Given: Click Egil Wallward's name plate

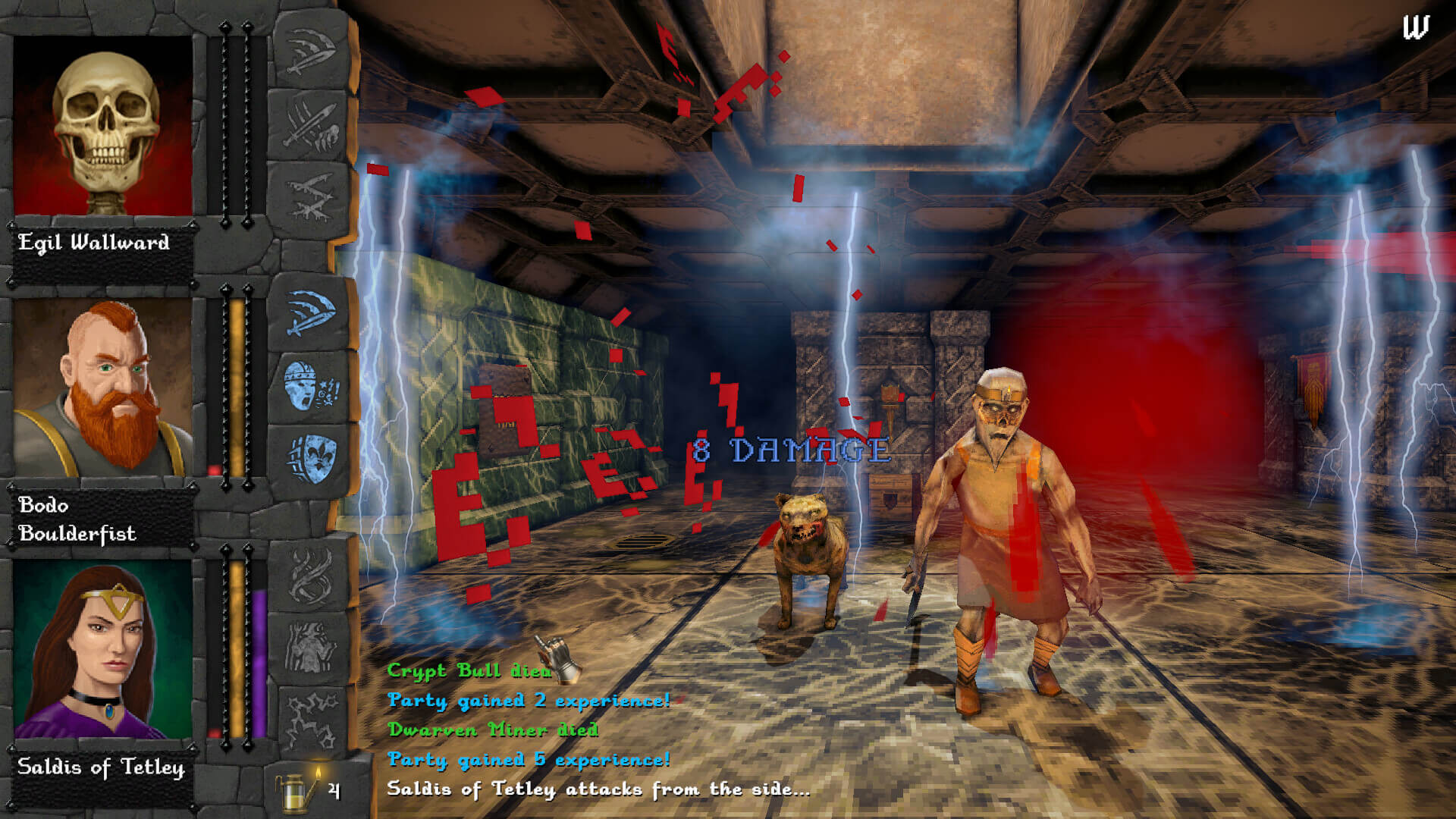Looking at the screenshot, I should coord(94,243).
